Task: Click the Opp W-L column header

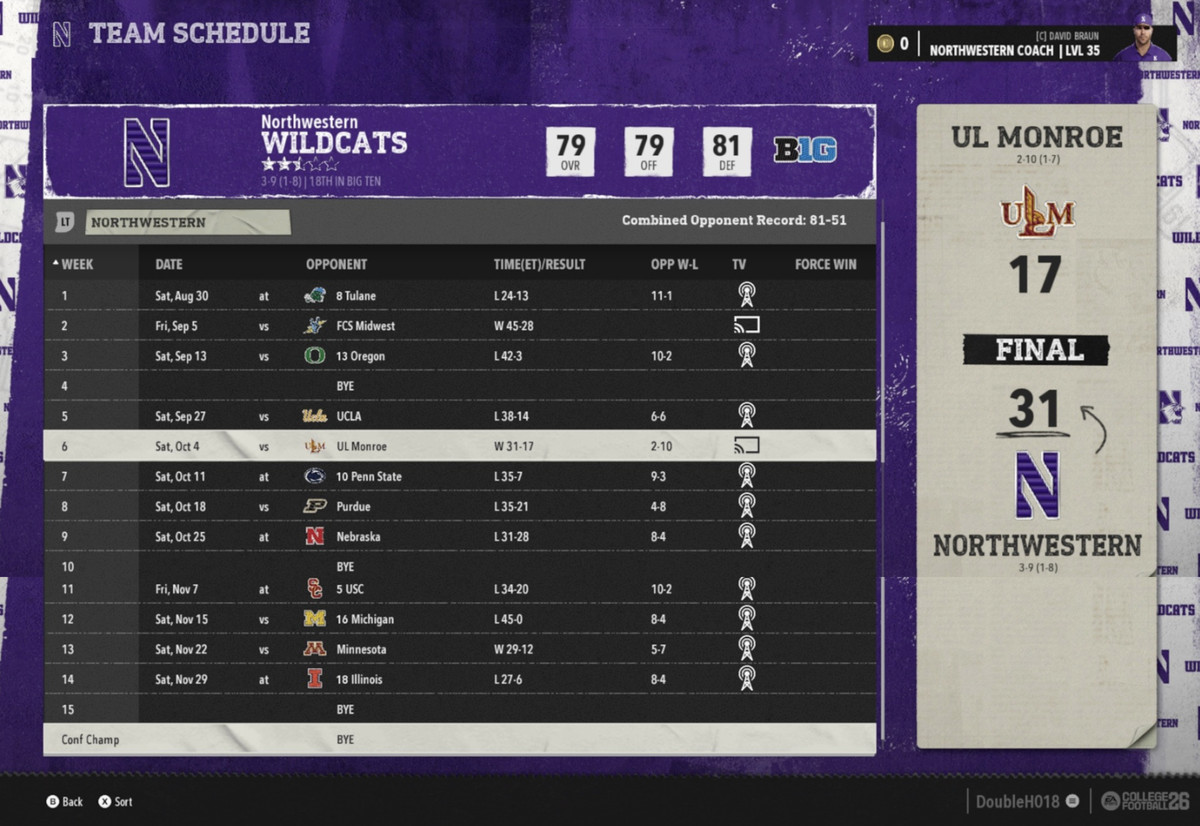Action: (x=674, y=265)
